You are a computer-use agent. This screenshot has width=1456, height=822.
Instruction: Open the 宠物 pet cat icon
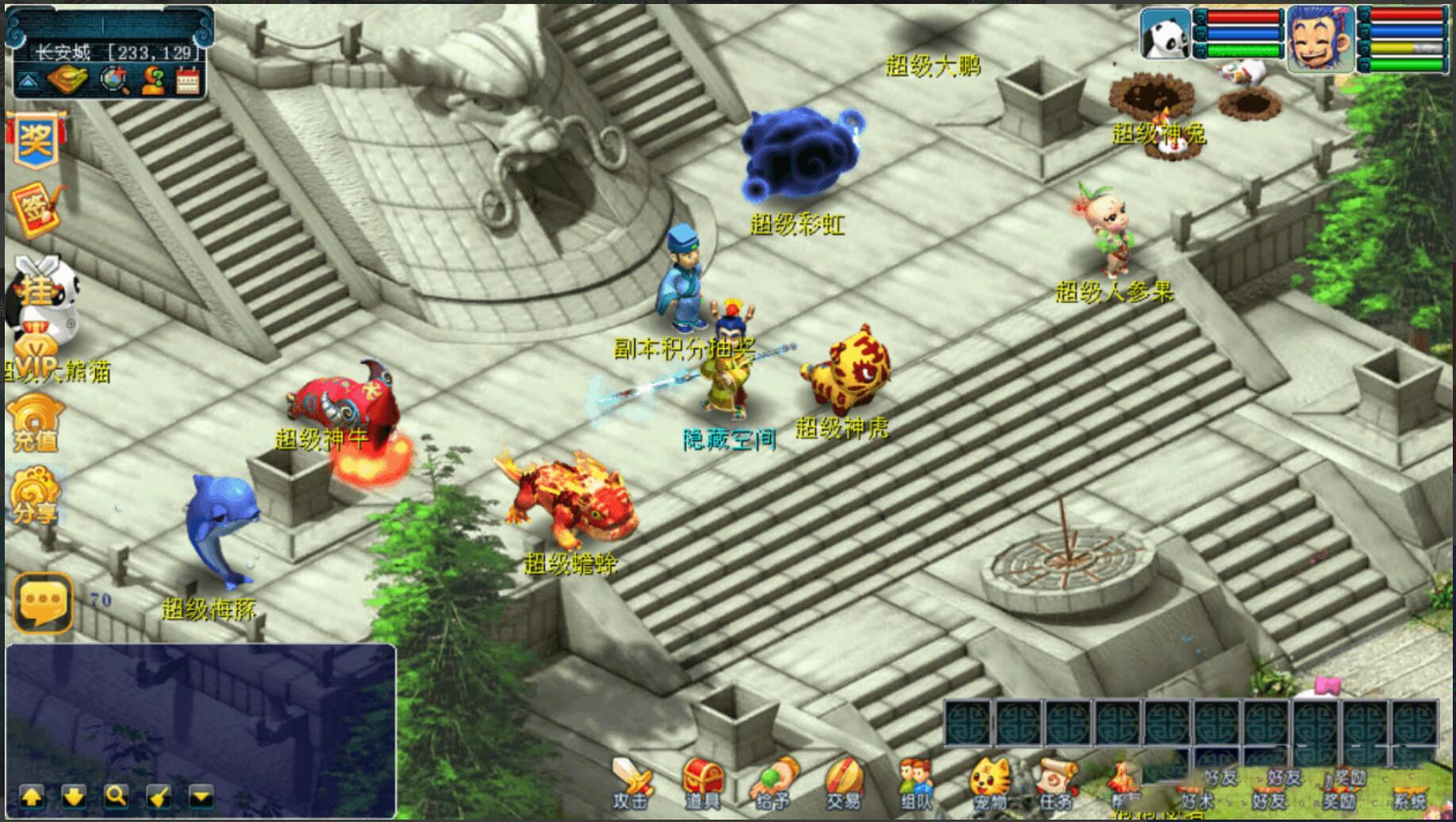pyautogui.click(x=989, y=782)
